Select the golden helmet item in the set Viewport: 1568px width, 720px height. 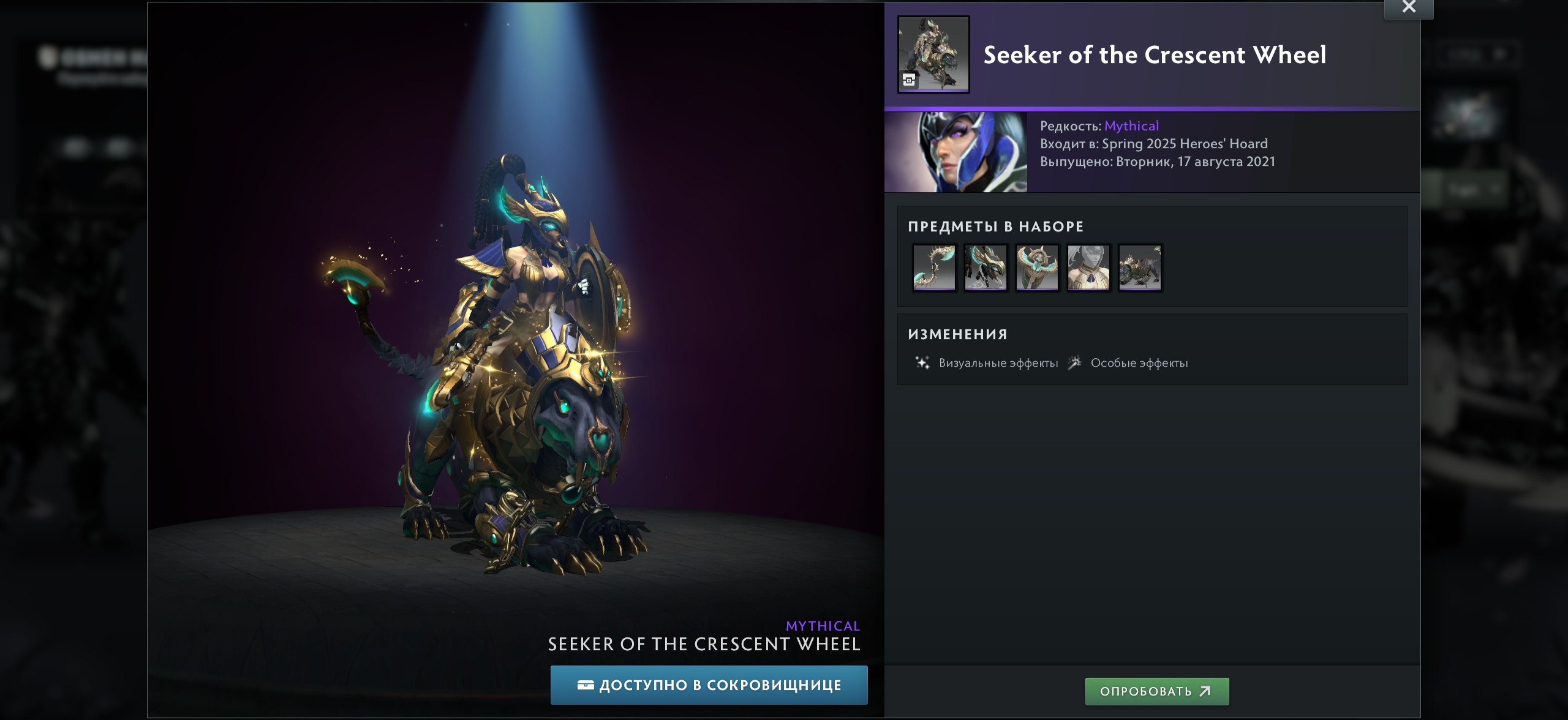986,268
